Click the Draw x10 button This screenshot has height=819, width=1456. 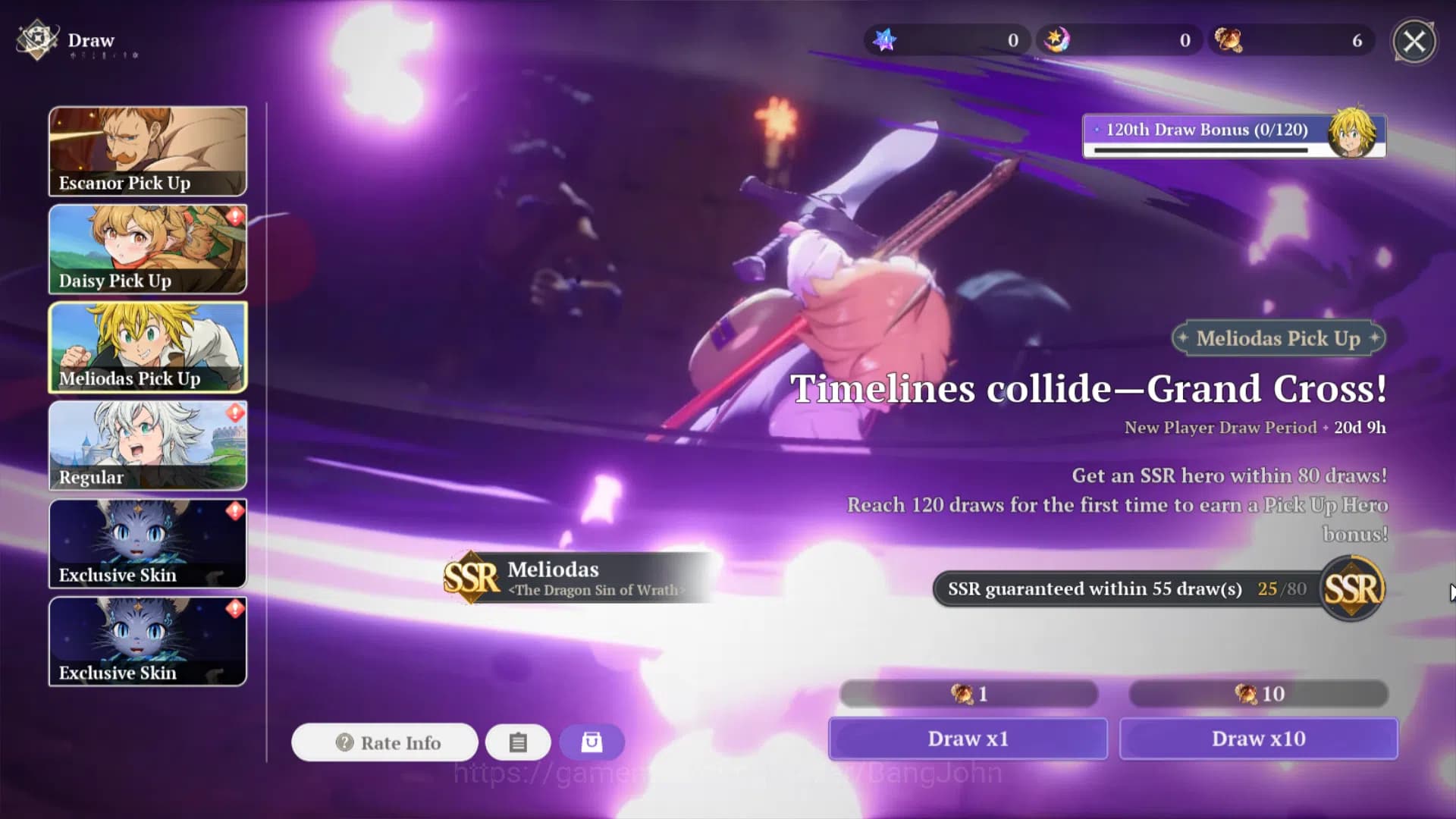[1259, 739]
